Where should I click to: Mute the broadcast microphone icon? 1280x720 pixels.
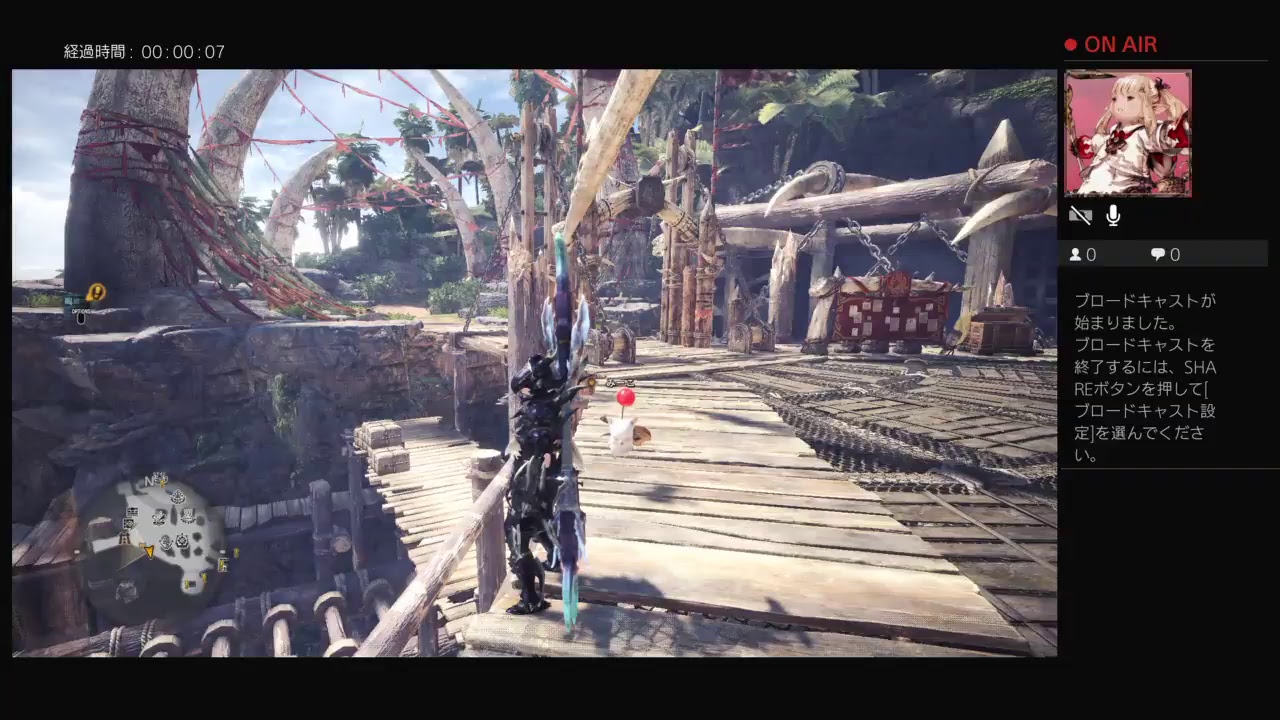tap(1113, 215)
